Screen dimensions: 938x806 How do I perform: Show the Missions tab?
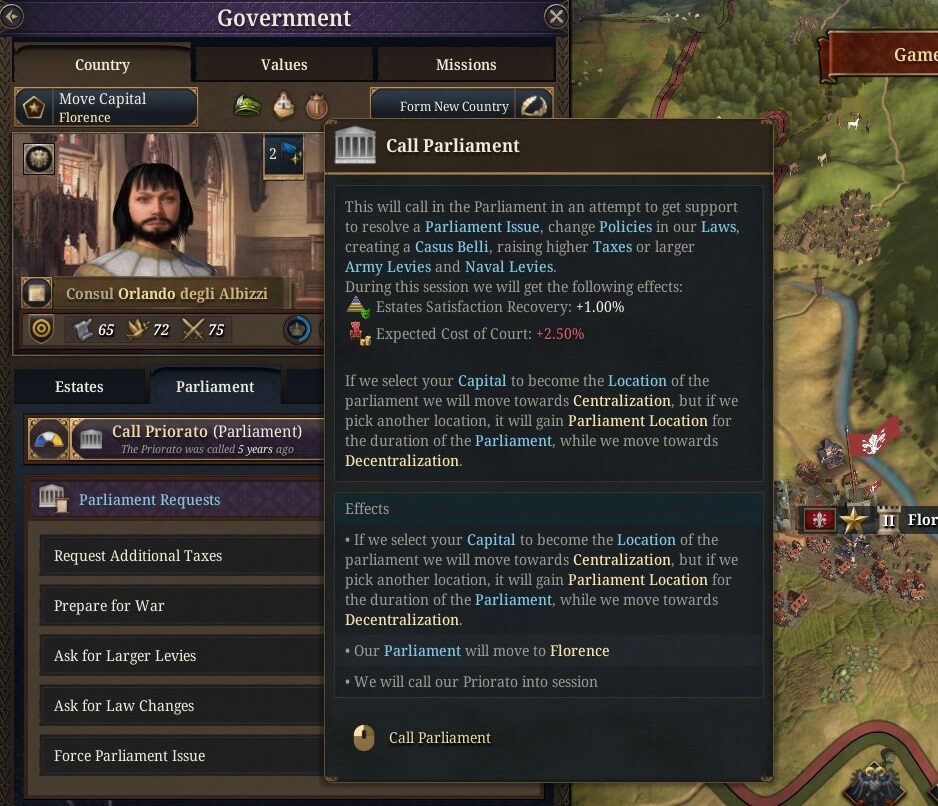[x=466, y=65]
